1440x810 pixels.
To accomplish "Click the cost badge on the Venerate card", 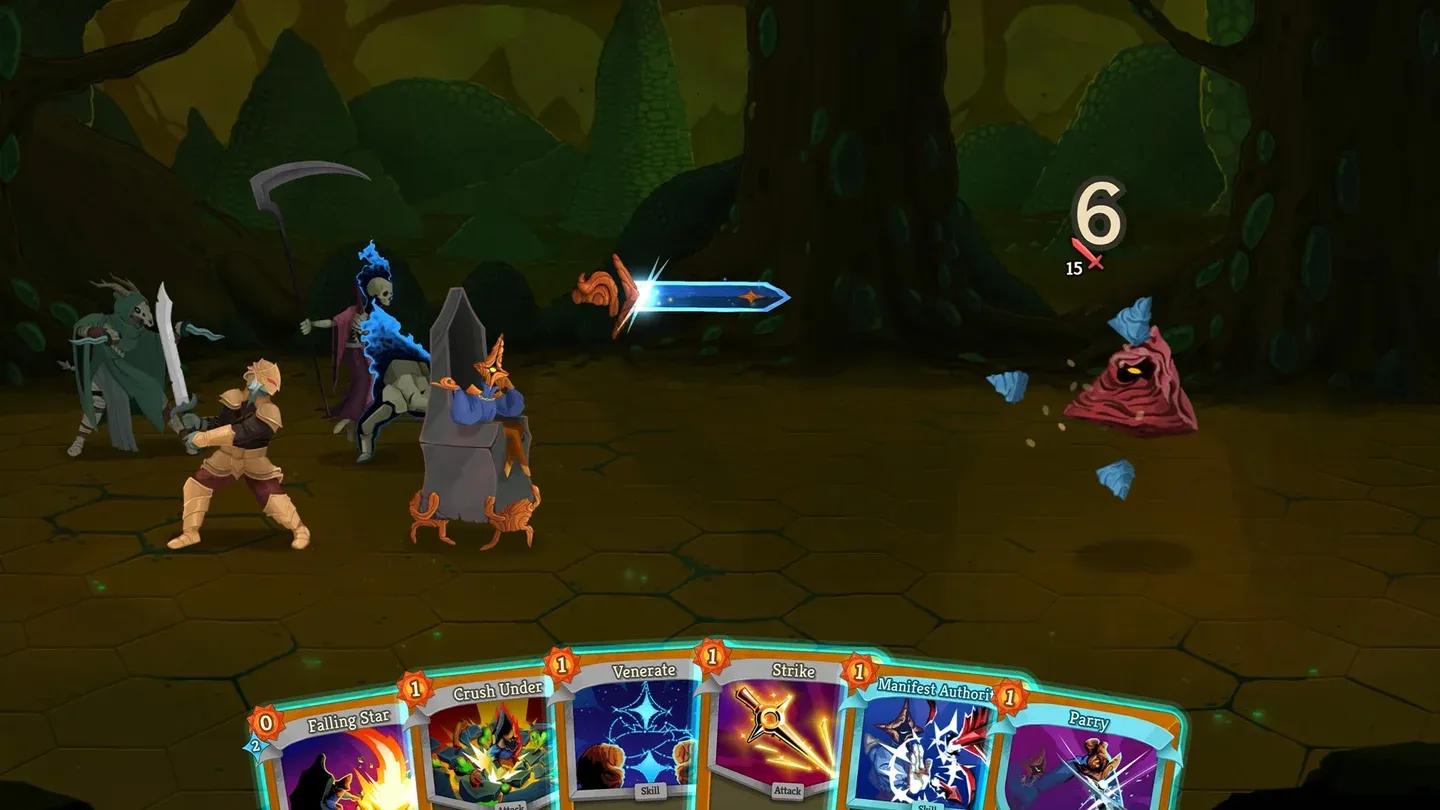I will click(562, 666).
